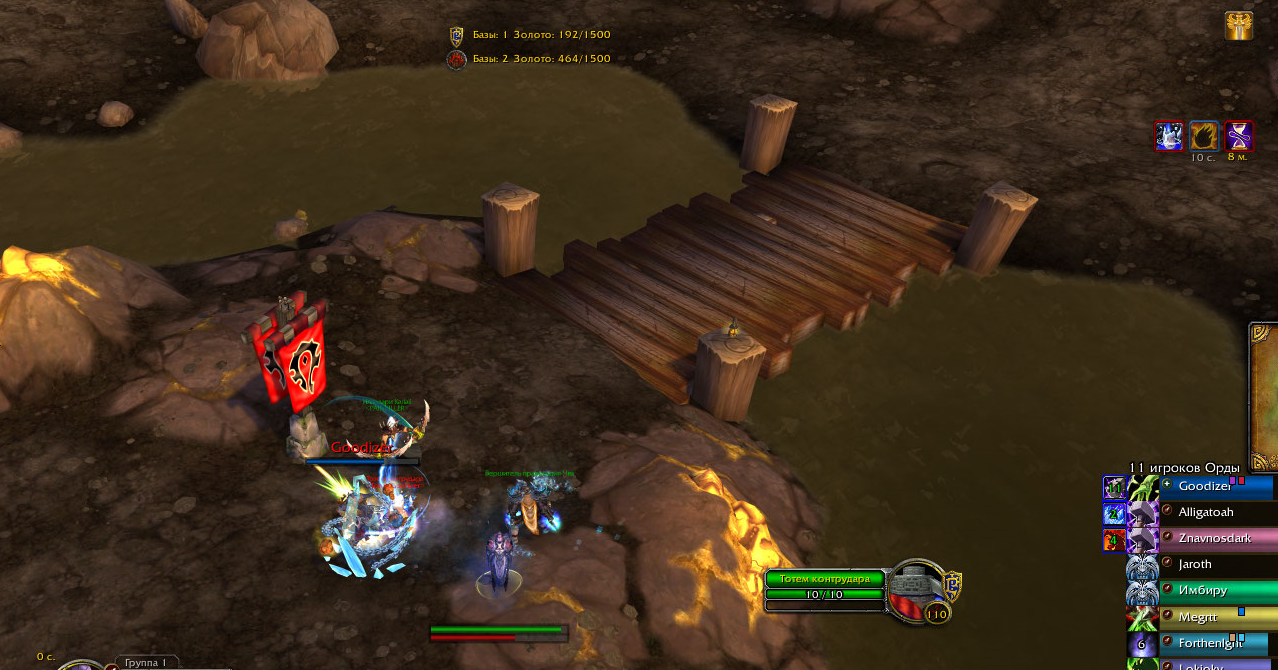Click the Alliance bases score icon
This screenshot has height=670, width=1278.
456,35
